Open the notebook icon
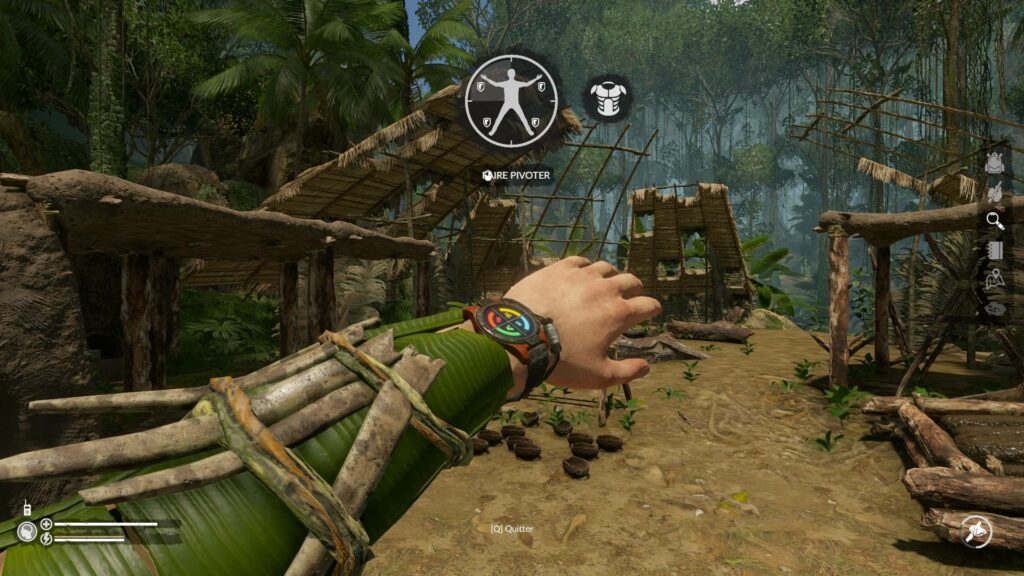Image resolution: width=1024 pixels, height=576 pixels. (994, 250)
